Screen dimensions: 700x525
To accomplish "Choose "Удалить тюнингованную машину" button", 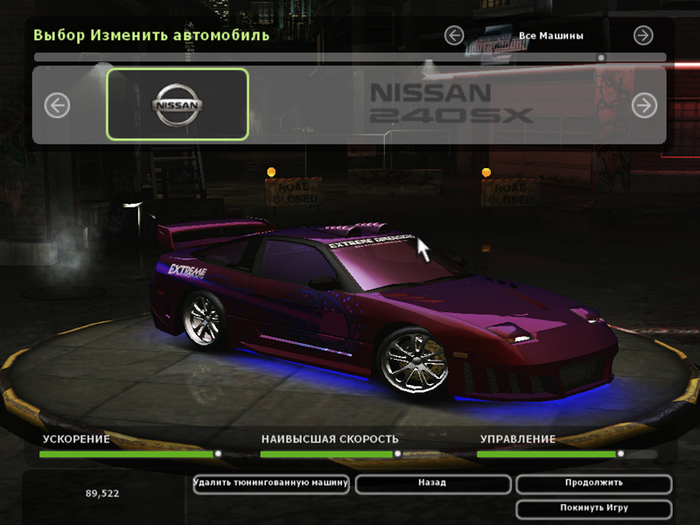I will pos(271,483).
